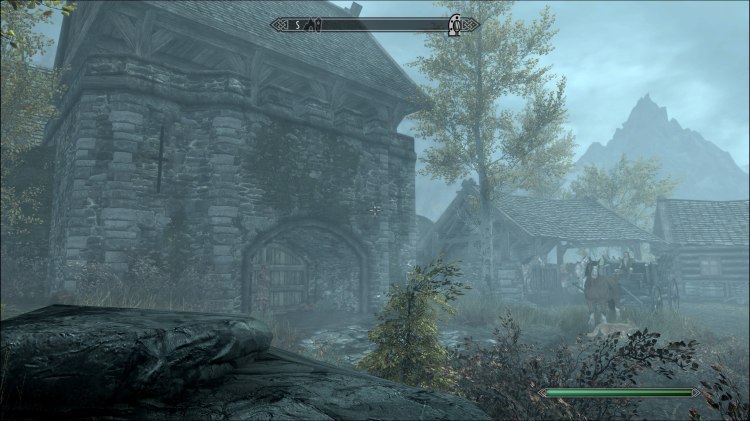Viewport: 750px width, 421px height.
Task: Select the building marker beside the compass S
Action: tap(313, 24)
